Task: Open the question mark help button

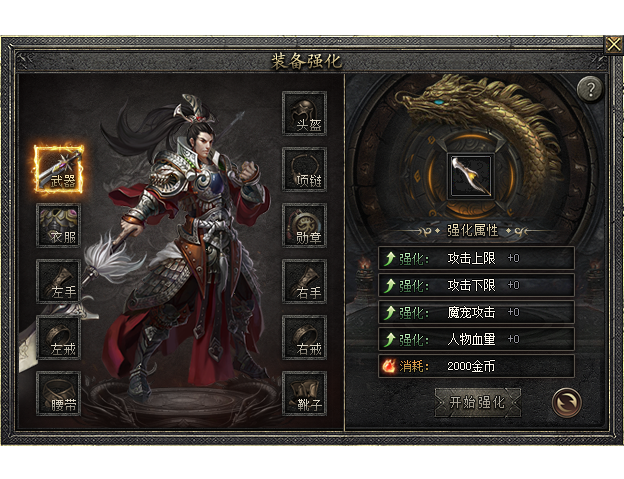Action: pos(590,89)
